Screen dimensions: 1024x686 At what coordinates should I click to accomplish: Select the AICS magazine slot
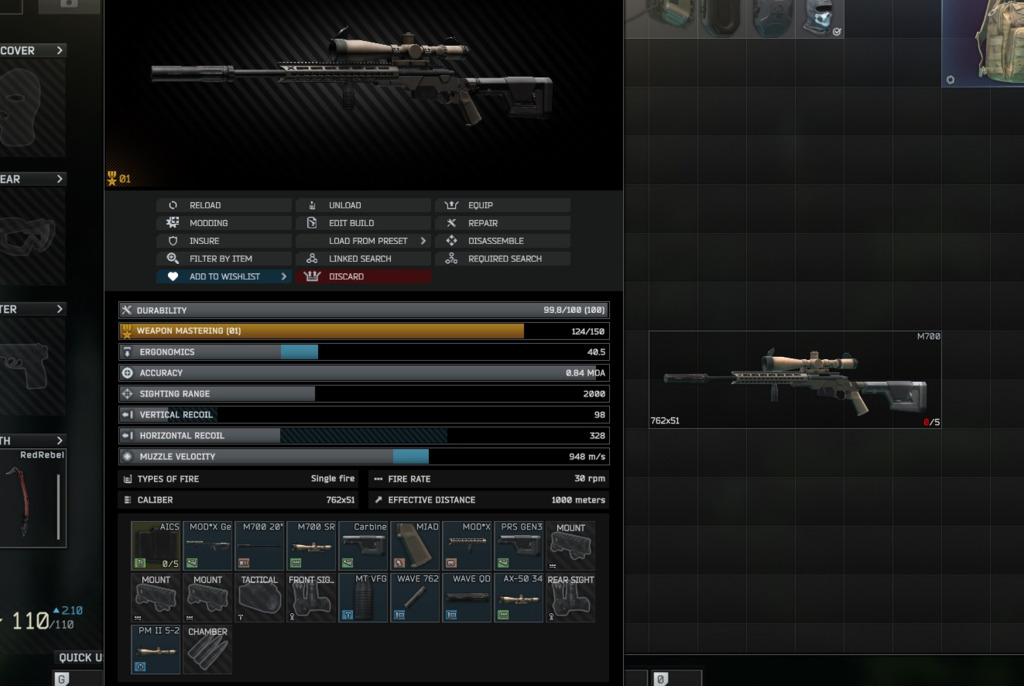tap(156, 546)
